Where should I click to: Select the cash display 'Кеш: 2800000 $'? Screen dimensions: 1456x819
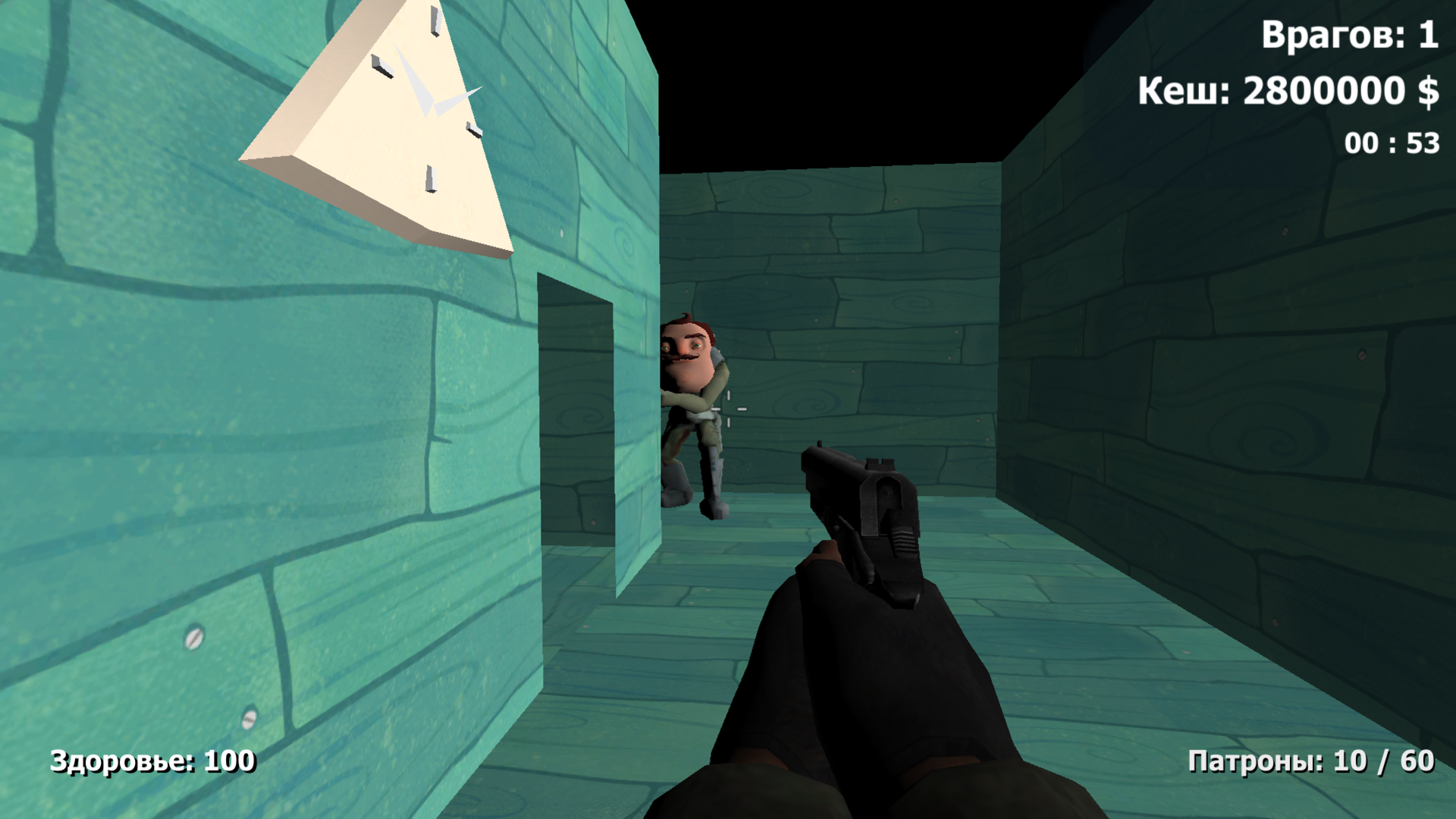click(x=1287, y=91)
